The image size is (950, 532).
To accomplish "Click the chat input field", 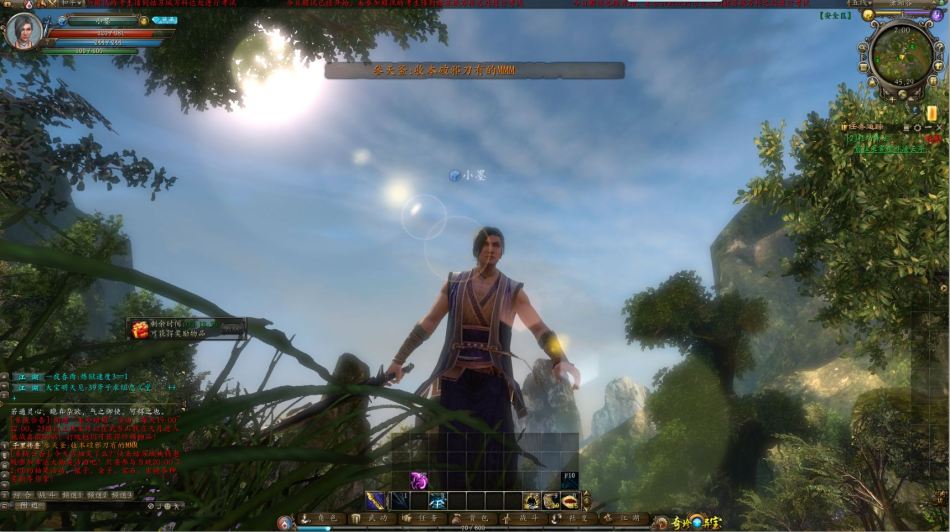I will (90, 506).
